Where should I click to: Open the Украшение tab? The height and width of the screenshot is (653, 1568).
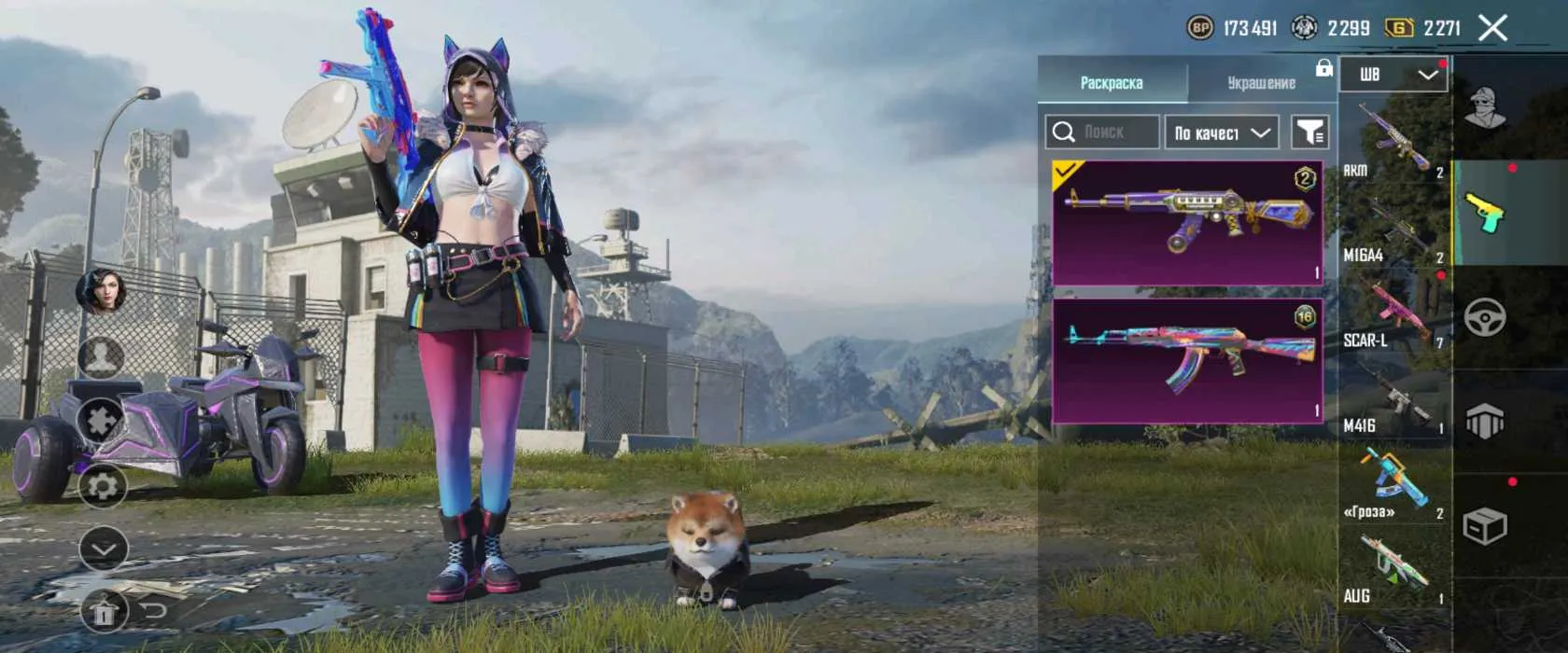[1261, 82]
